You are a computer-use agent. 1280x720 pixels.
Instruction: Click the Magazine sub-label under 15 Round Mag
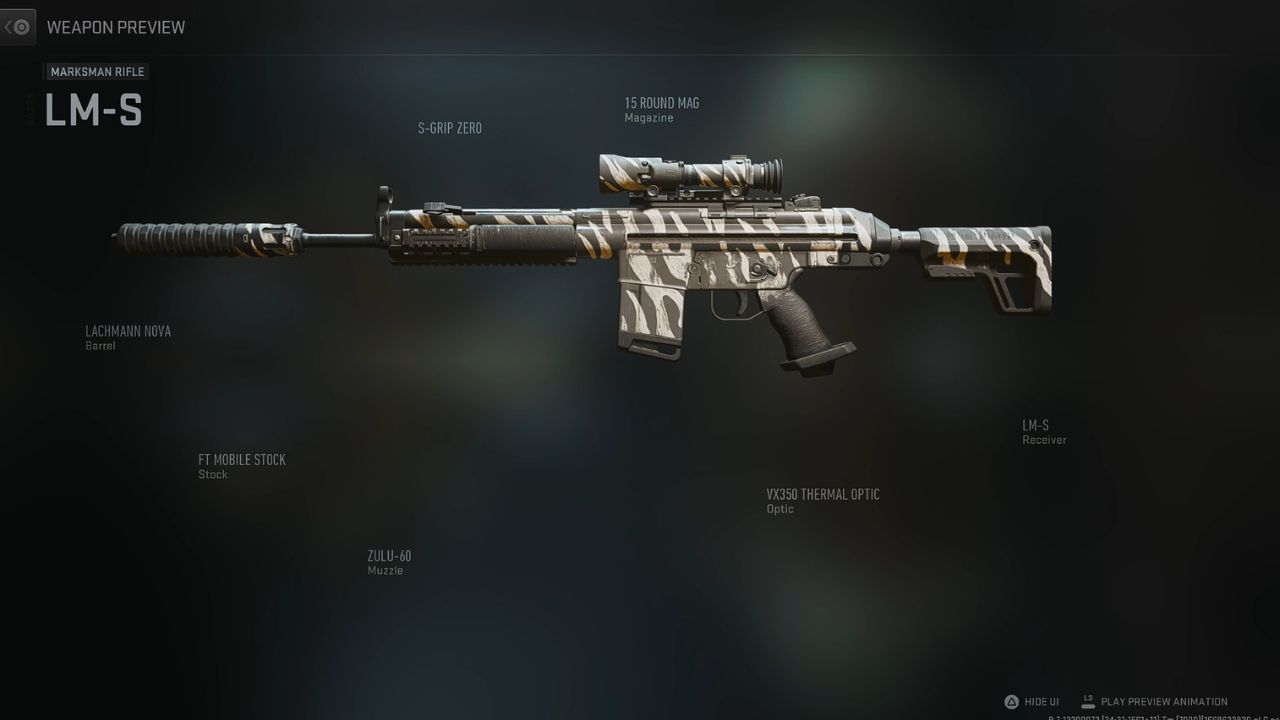pyautogui.click(x=648, y=117)
